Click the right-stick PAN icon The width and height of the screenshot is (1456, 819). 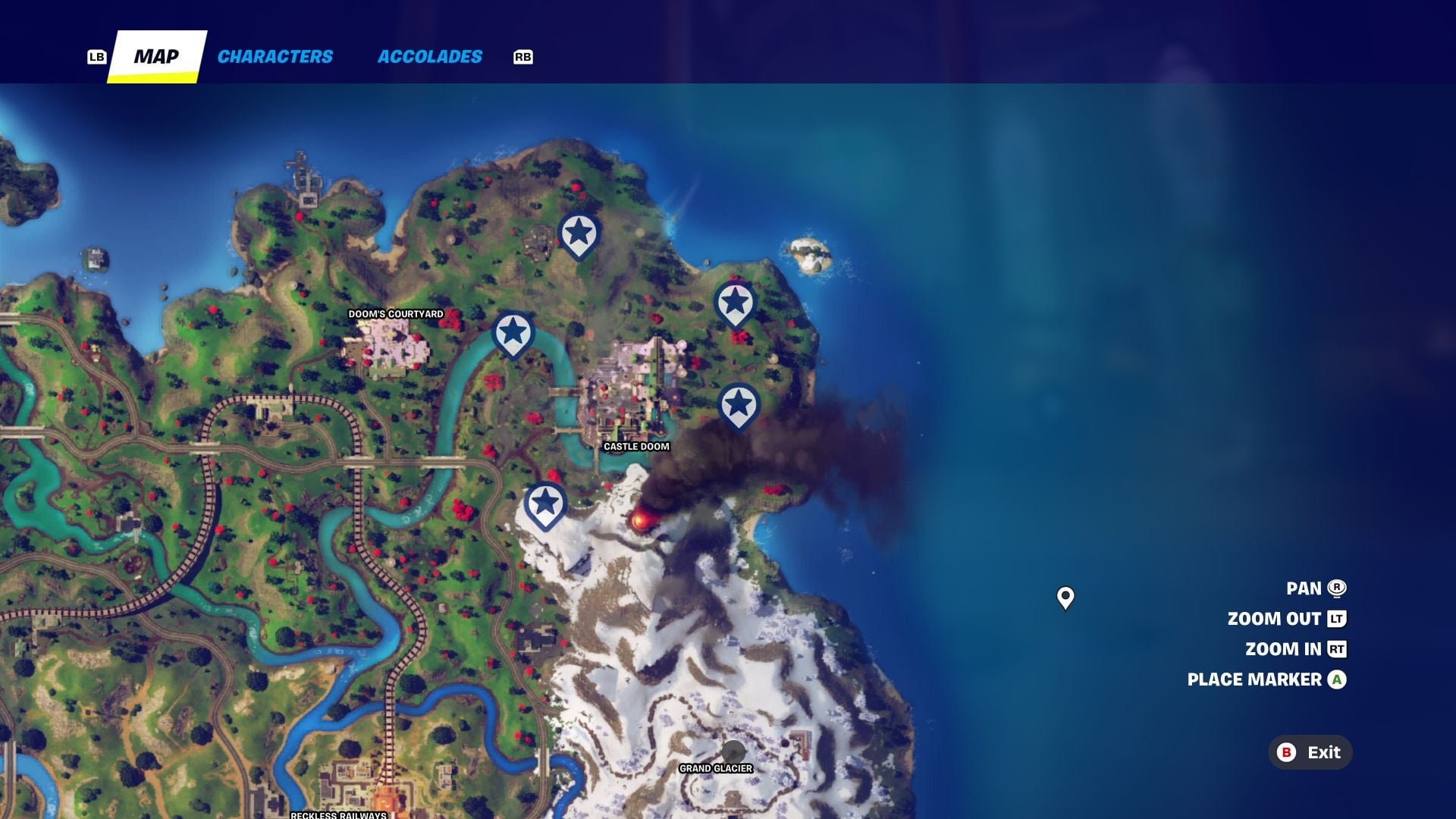pos(1336,588)
